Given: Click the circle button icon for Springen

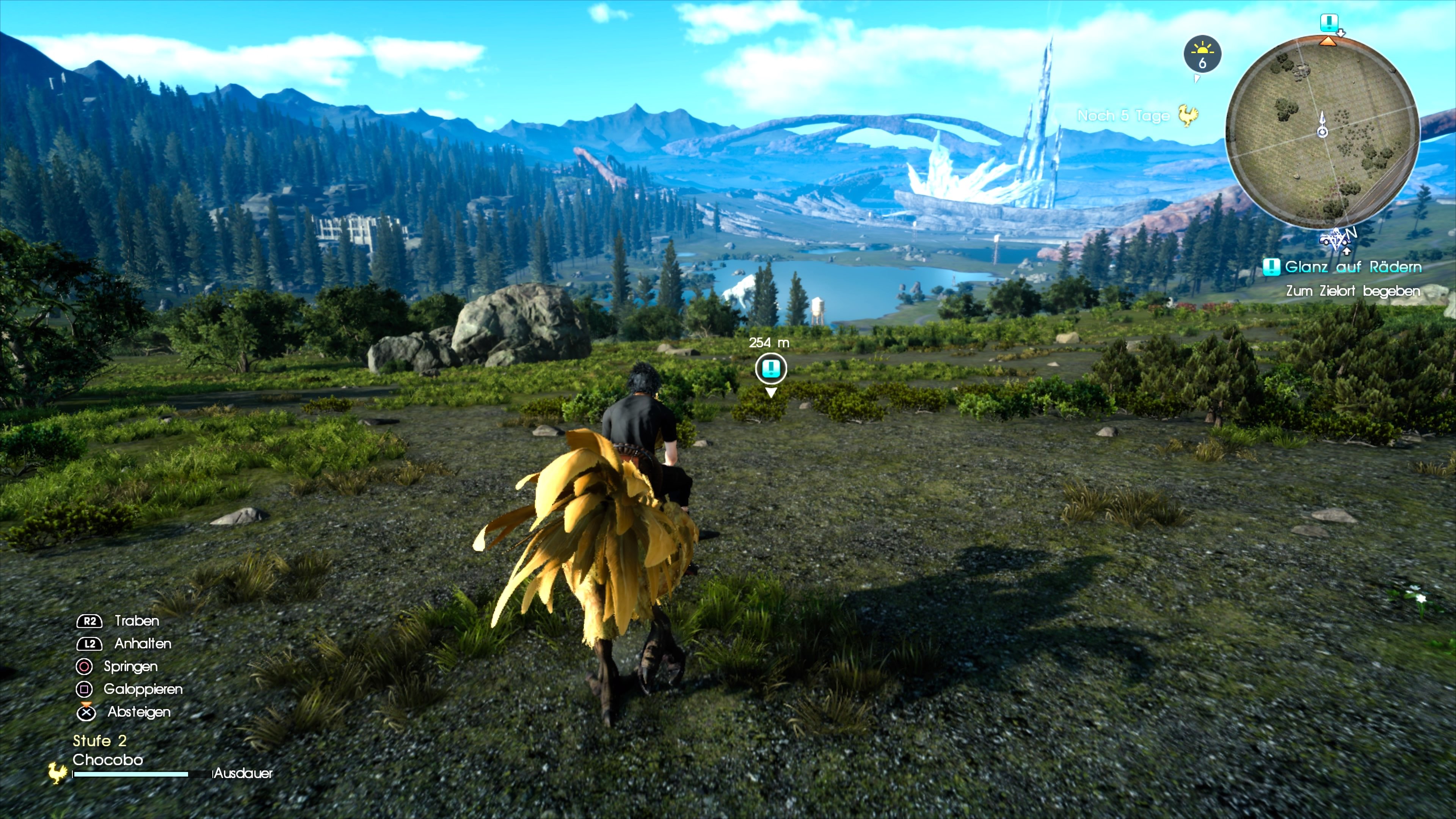Looking at the screenshot, I should click(84, 667).
